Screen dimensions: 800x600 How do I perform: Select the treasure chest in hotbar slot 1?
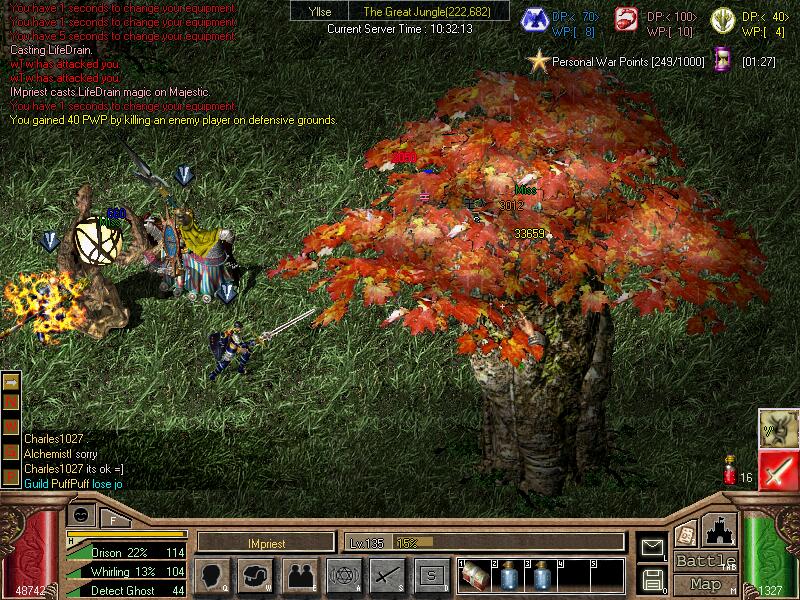coord(475,575)
